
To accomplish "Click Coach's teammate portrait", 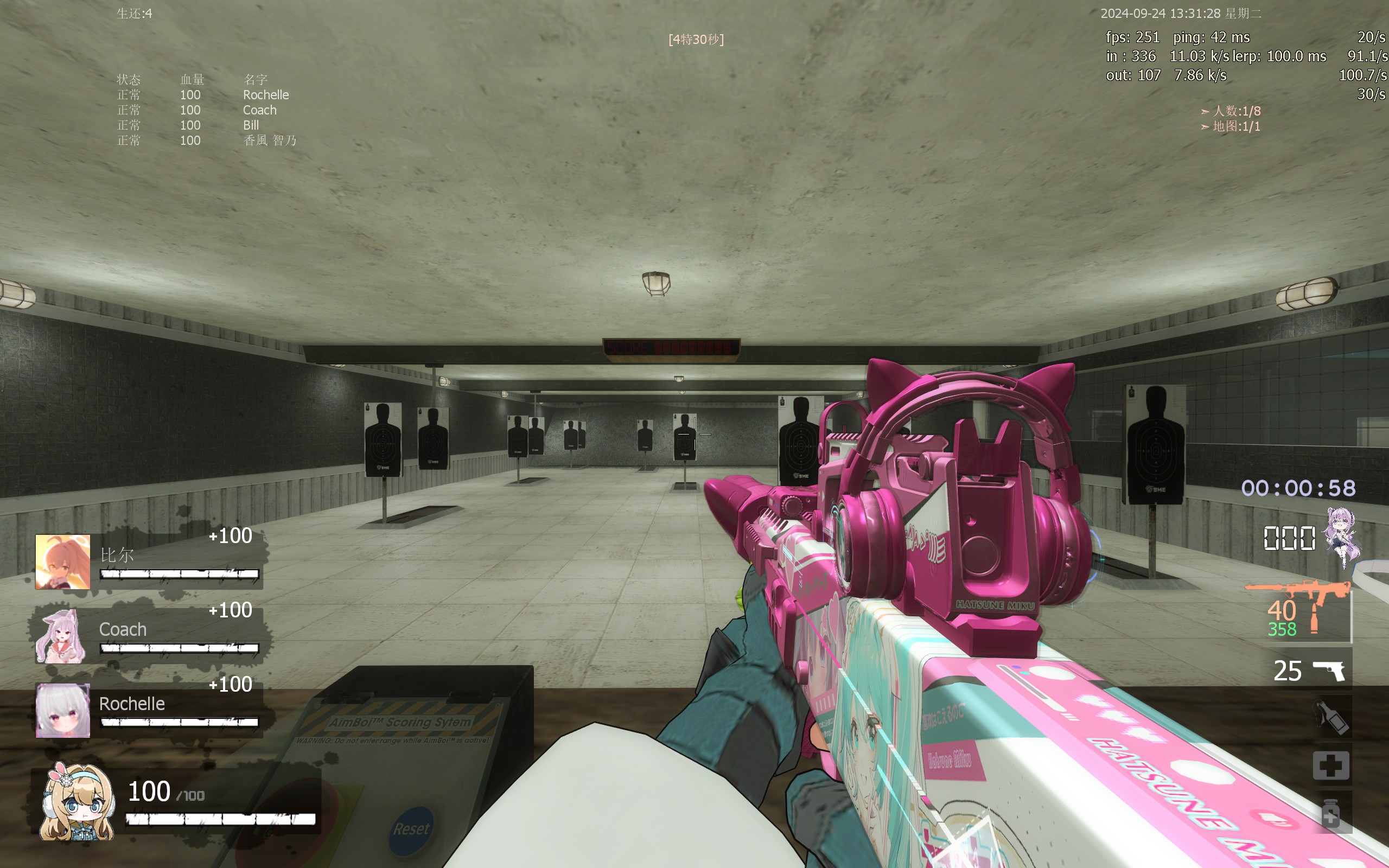I will pos(62,636).
